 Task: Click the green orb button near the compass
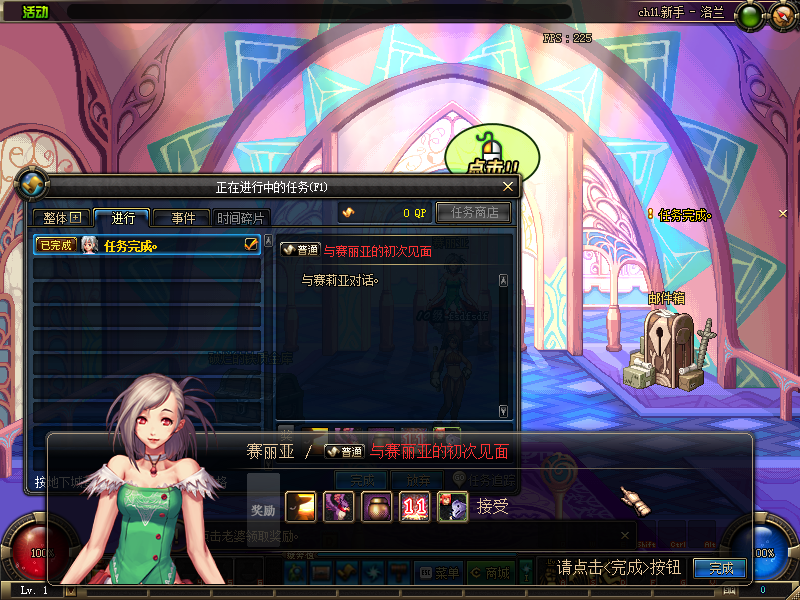click(747, 15)
